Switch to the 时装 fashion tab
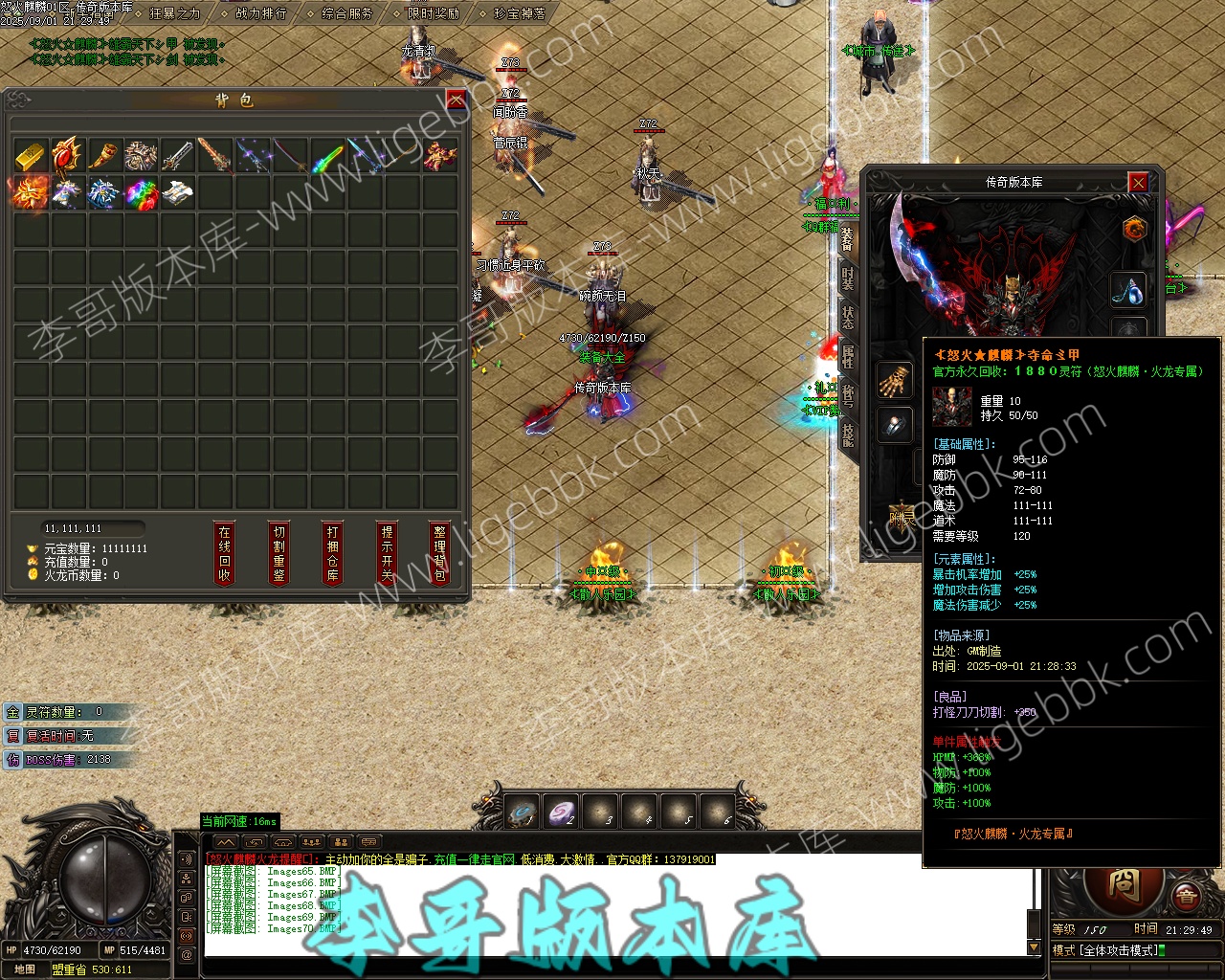Viewport: 1225px width, 980px height. (x=848, y=278)
